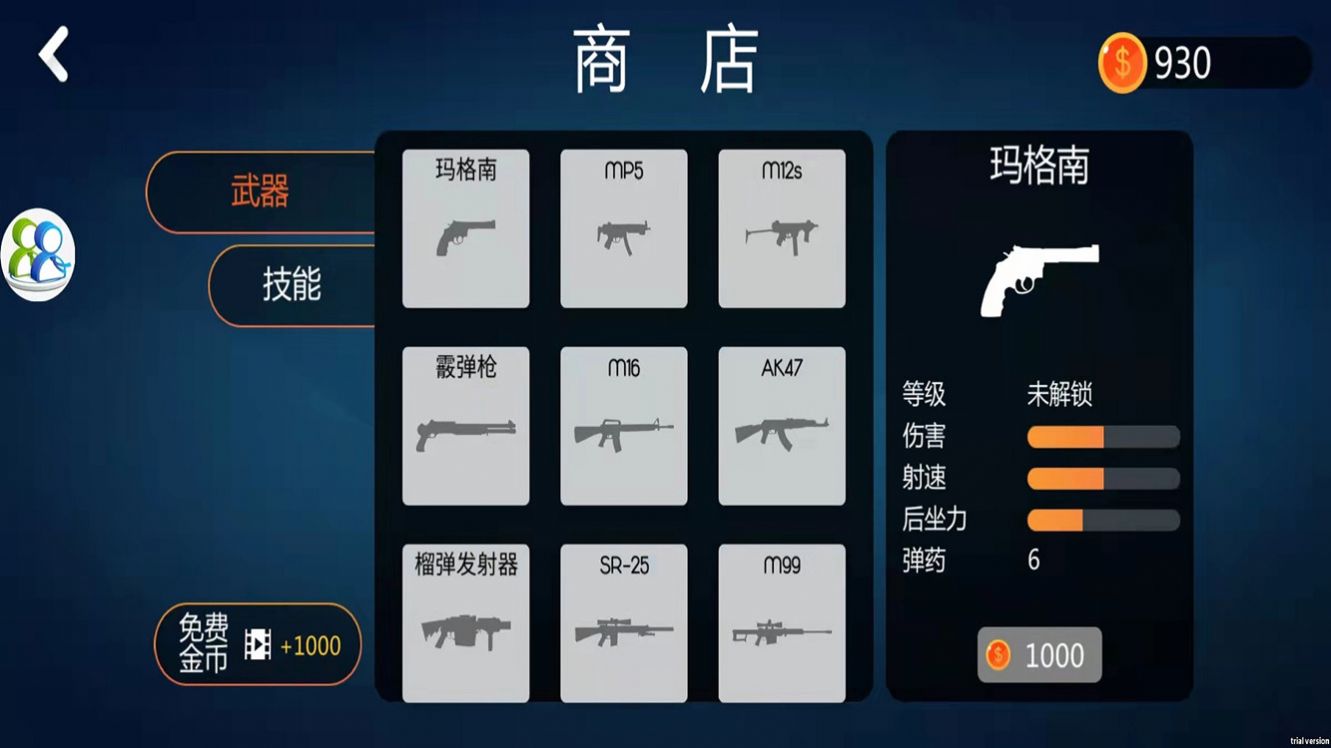This screenshot has width=1331, height=748.
Task: Select the AK47 rifle
Action: point(781,425)
